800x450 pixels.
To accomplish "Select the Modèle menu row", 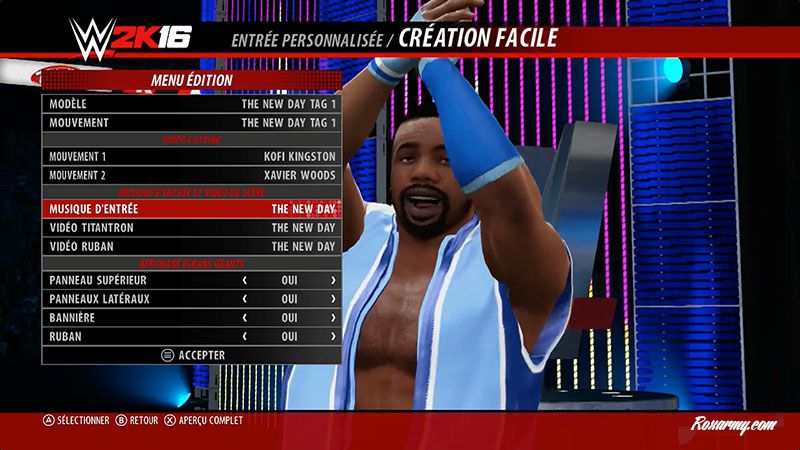I will [191, 104].
